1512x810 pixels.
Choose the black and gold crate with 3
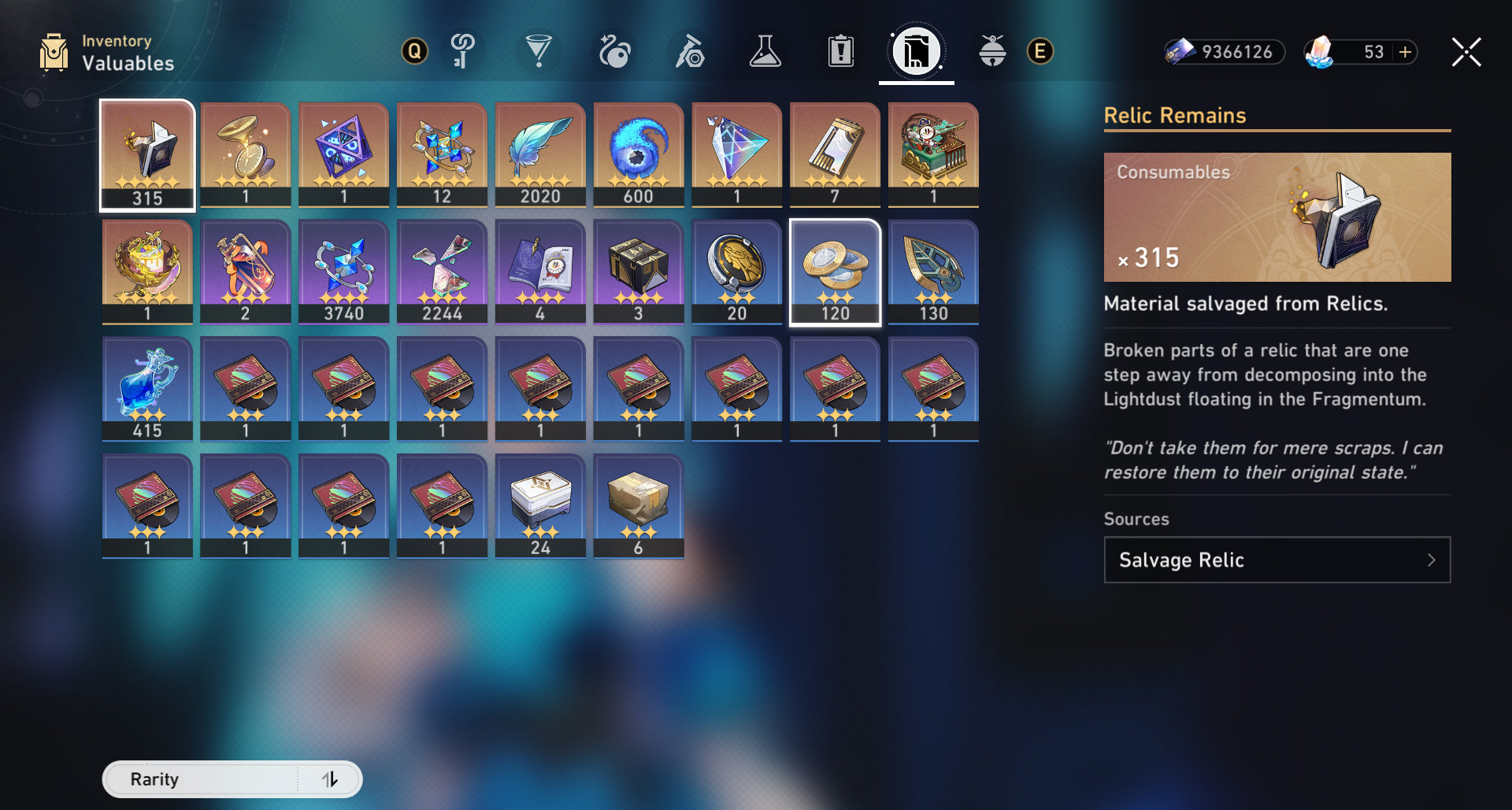click(639, 272)
